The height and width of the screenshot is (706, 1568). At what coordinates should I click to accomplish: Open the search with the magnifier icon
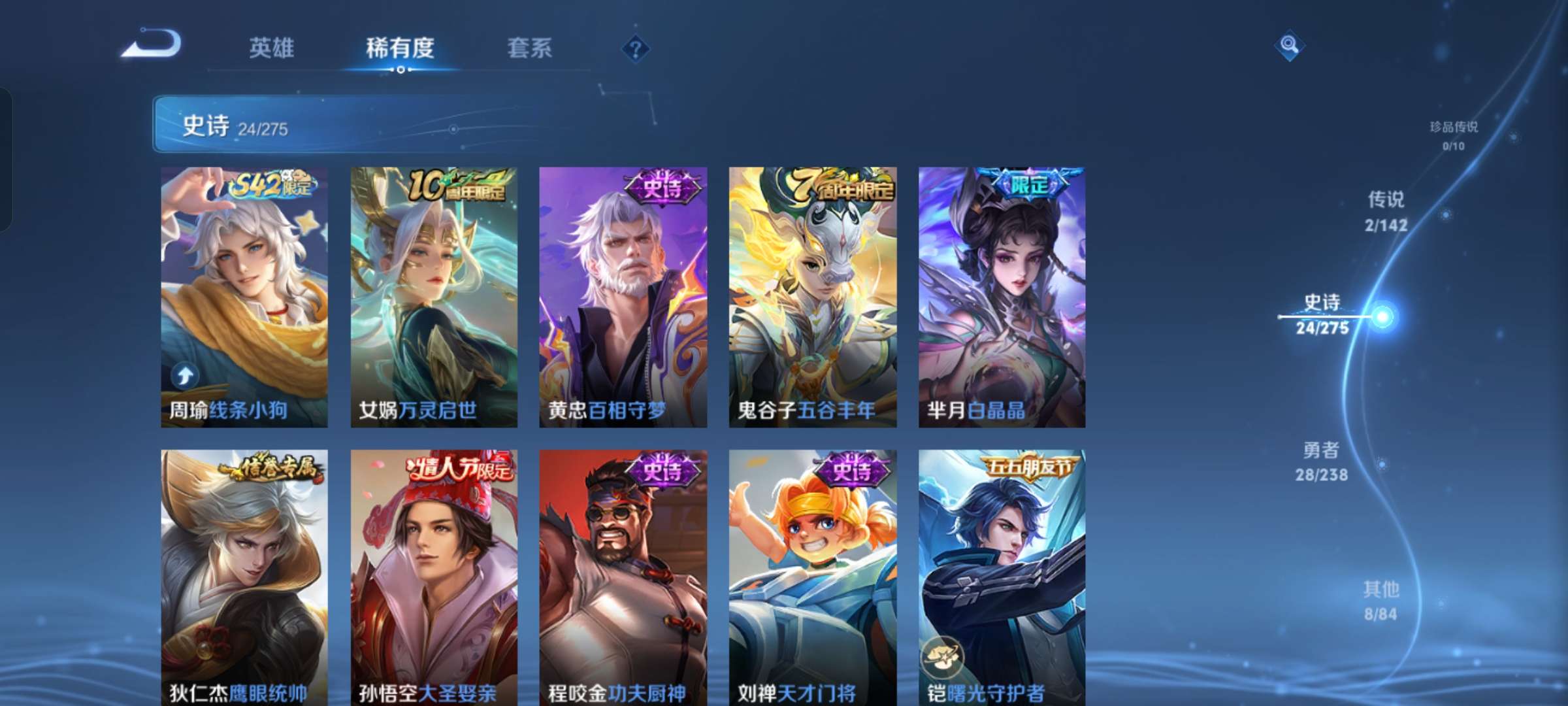point(1288,47)
